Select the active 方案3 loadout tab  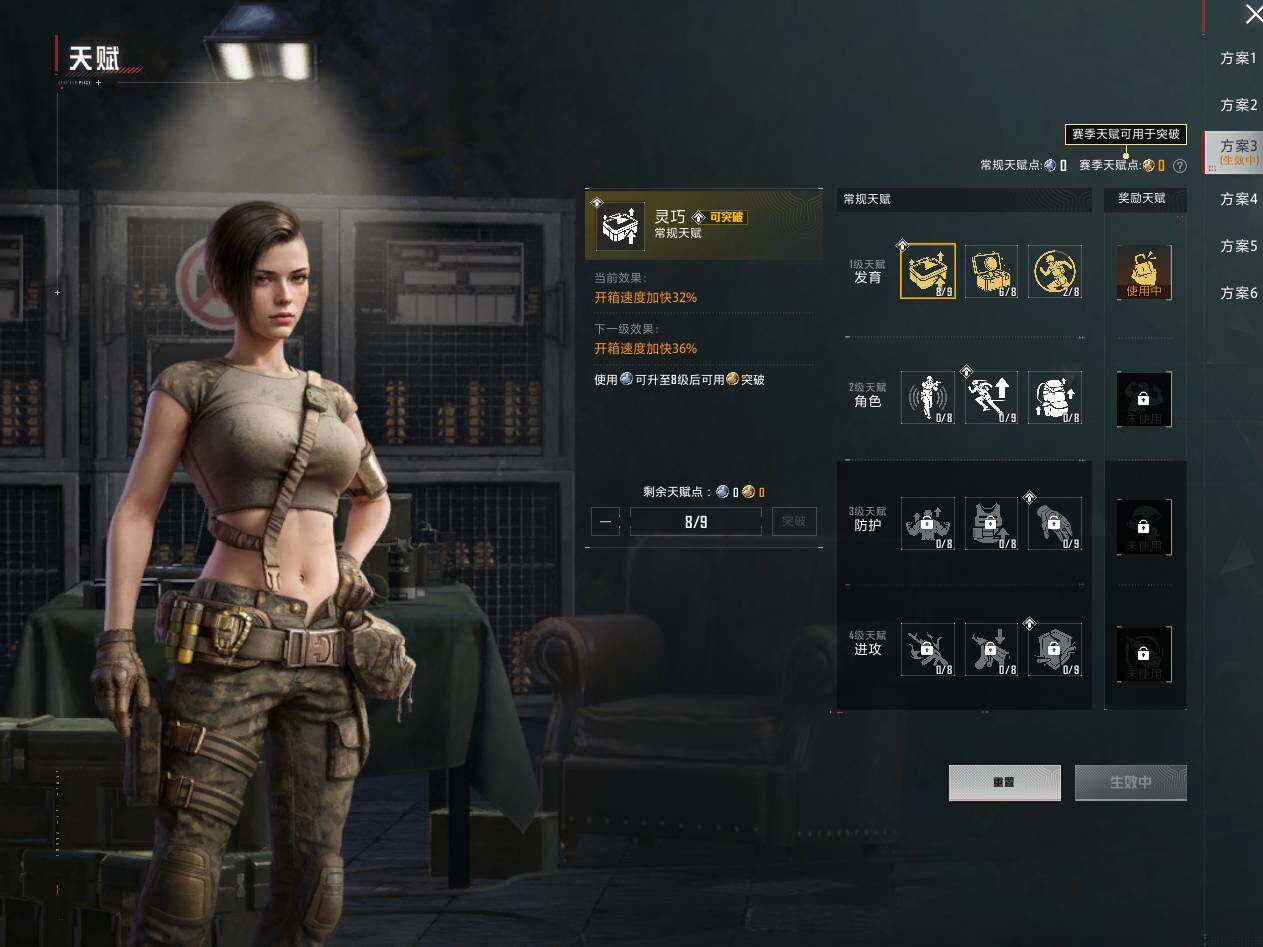1238,151
